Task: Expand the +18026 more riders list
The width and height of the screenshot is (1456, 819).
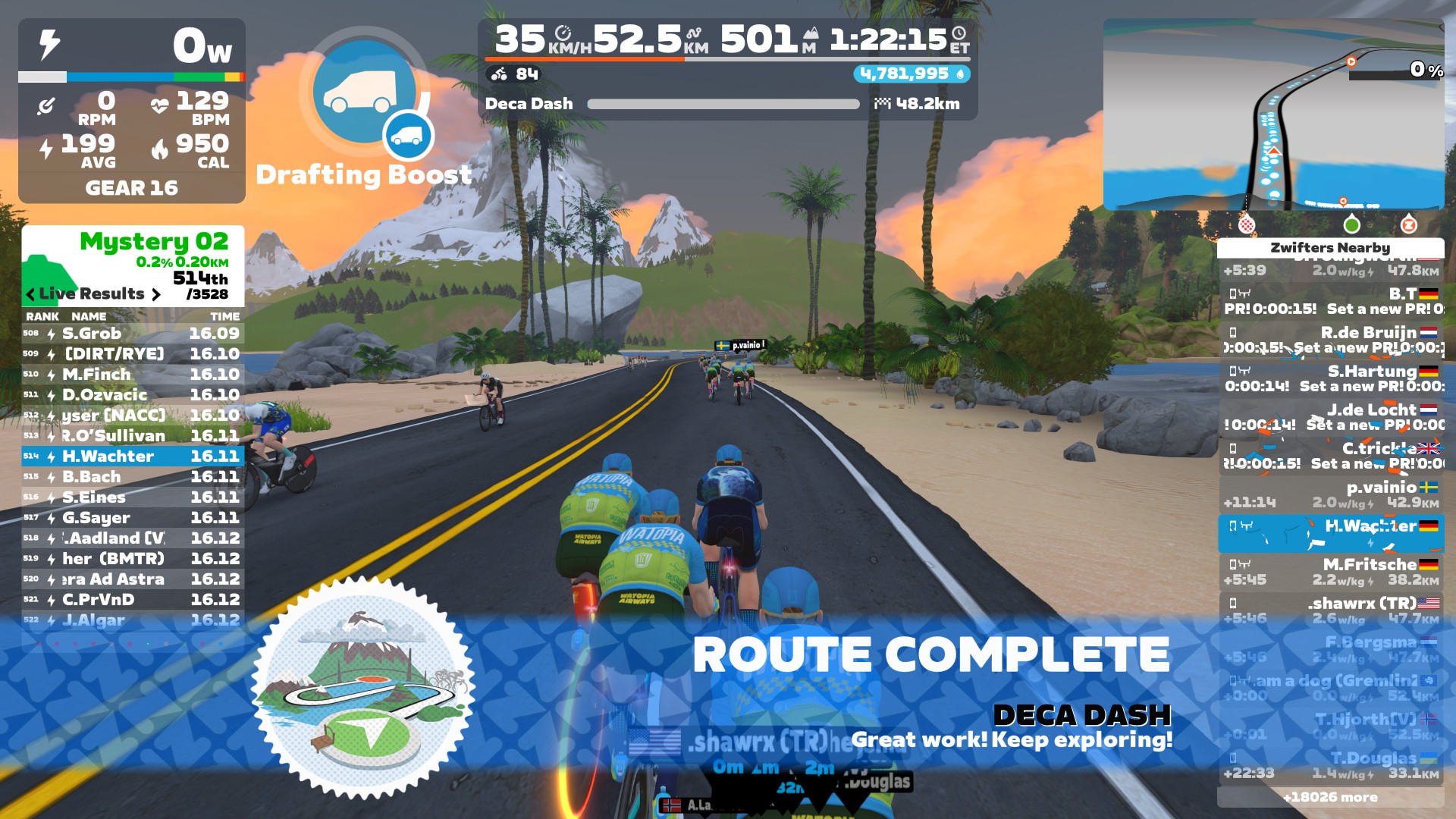Action: click(1330, 797)
